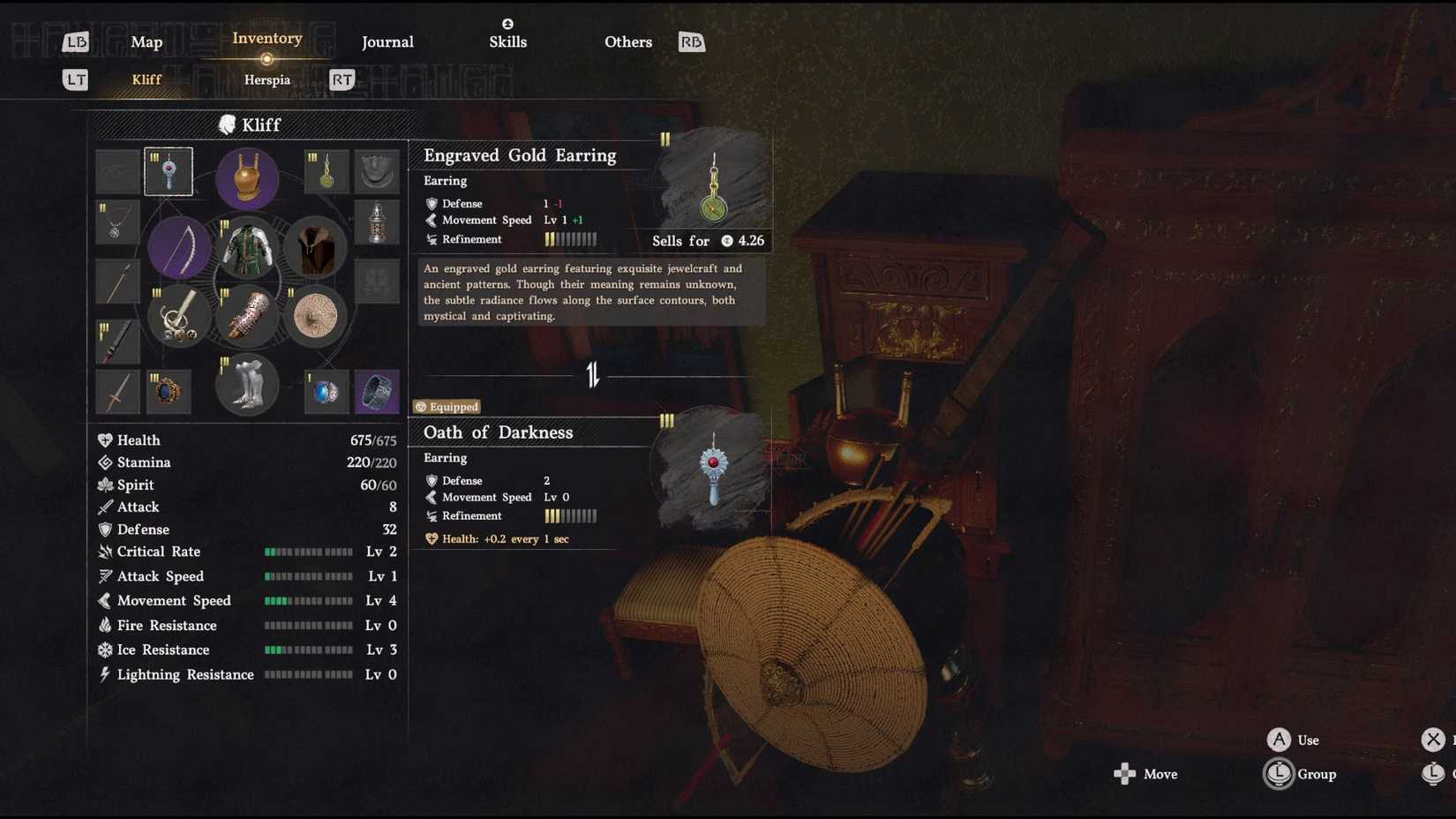Screen dimensions: 1456x819
Task: Select the sword in the equipment grid
Action: pos(117,391)
